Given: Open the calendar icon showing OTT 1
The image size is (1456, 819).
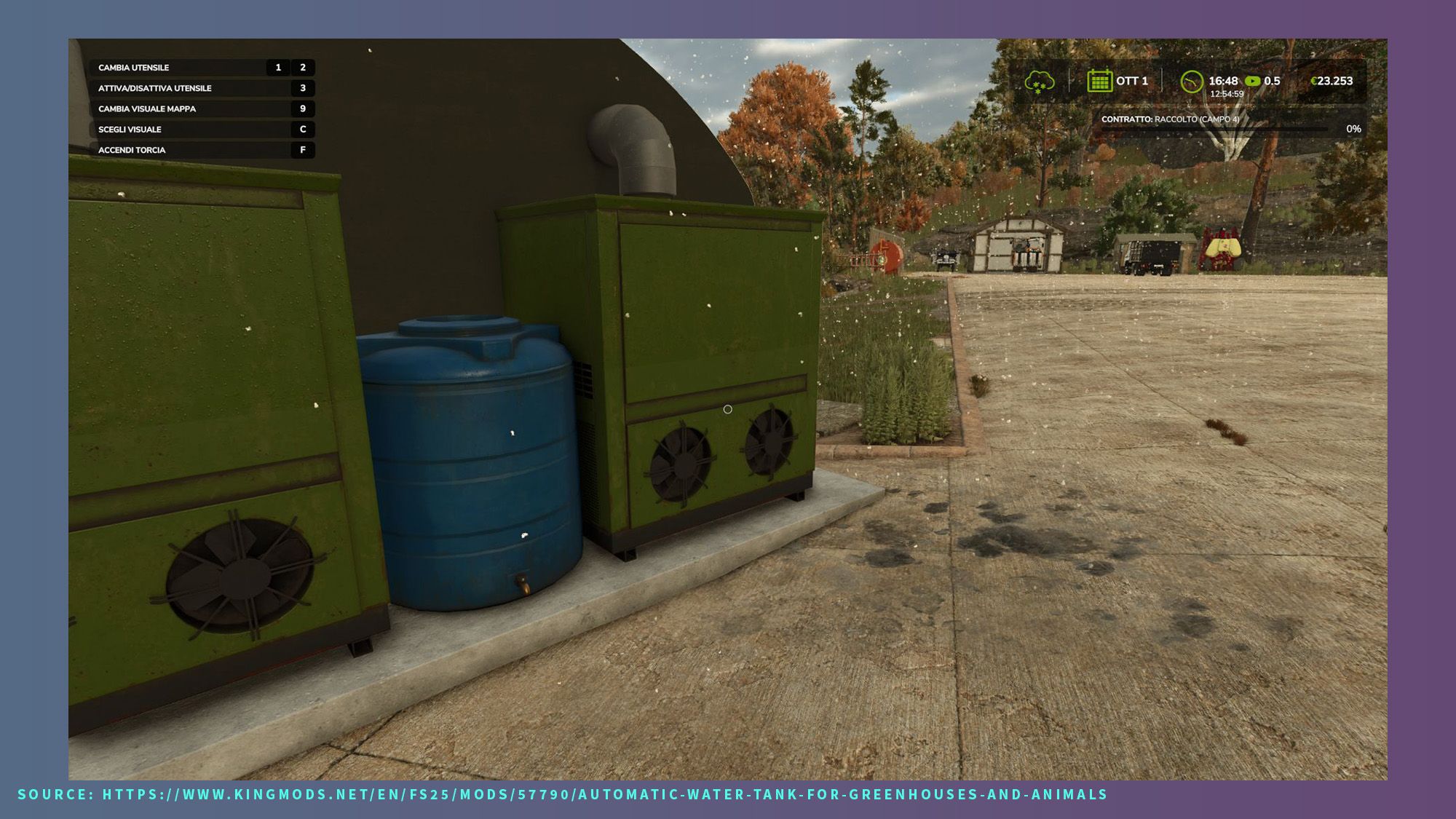Looking at the screenshot, I should (1099, 81).
